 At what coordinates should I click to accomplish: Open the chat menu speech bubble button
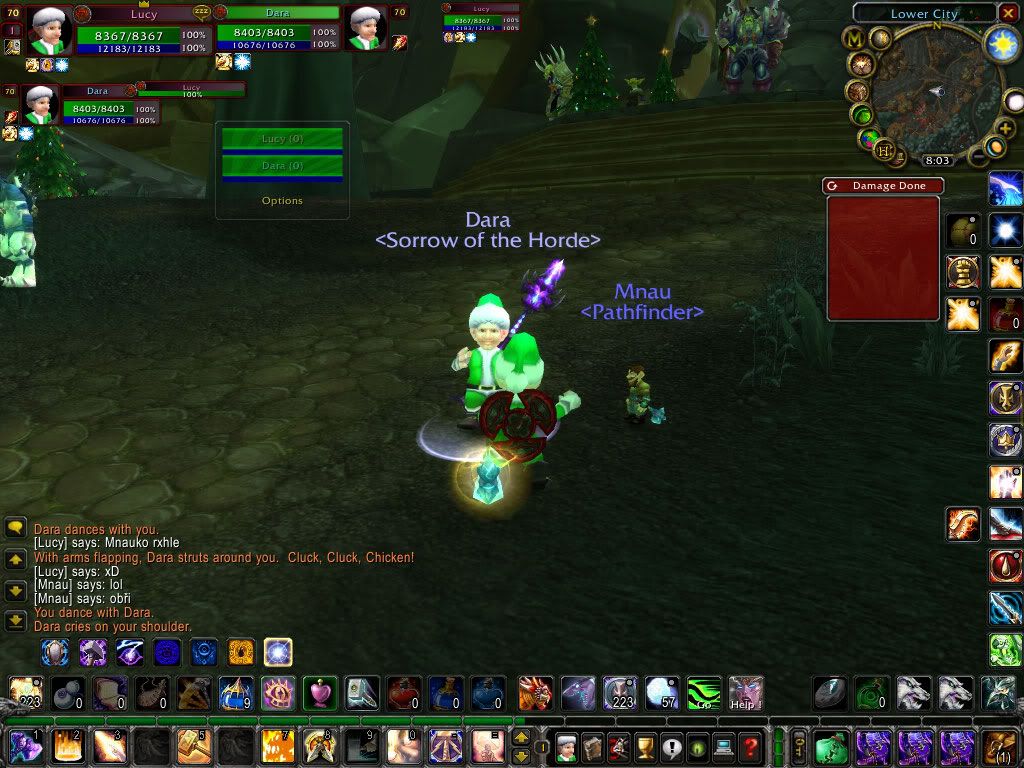(x=15, y=528)
